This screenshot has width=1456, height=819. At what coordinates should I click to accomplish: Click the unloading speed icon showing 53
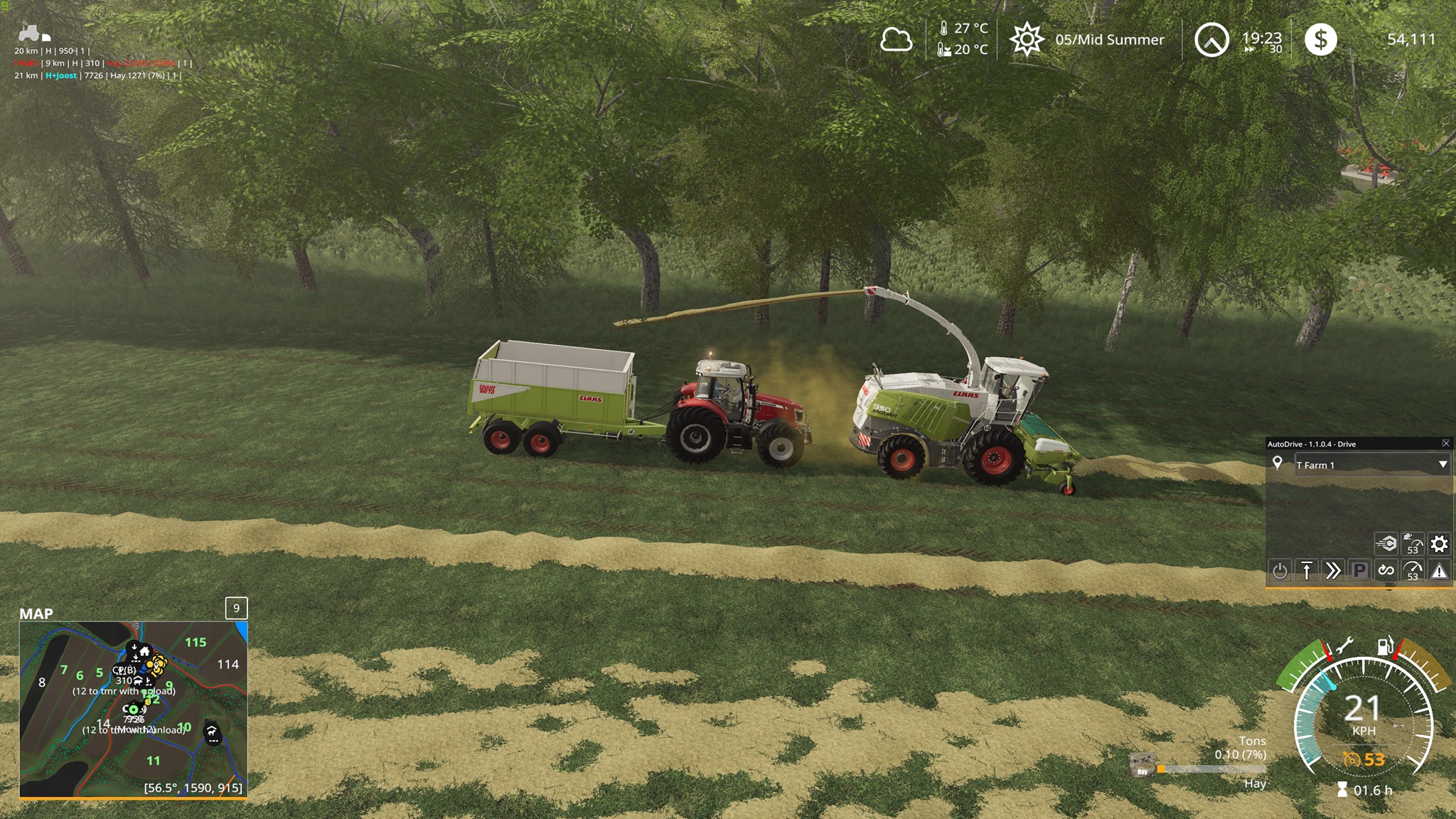tap(1413, 544)
